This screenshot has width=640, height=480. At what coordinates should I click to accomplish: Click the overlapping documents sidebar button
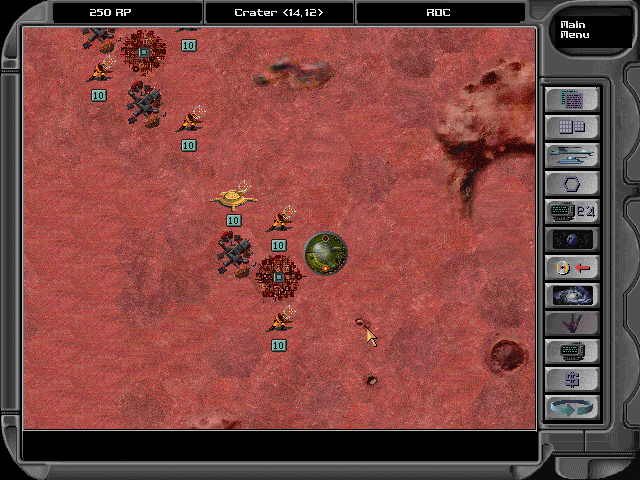point(572,99)
